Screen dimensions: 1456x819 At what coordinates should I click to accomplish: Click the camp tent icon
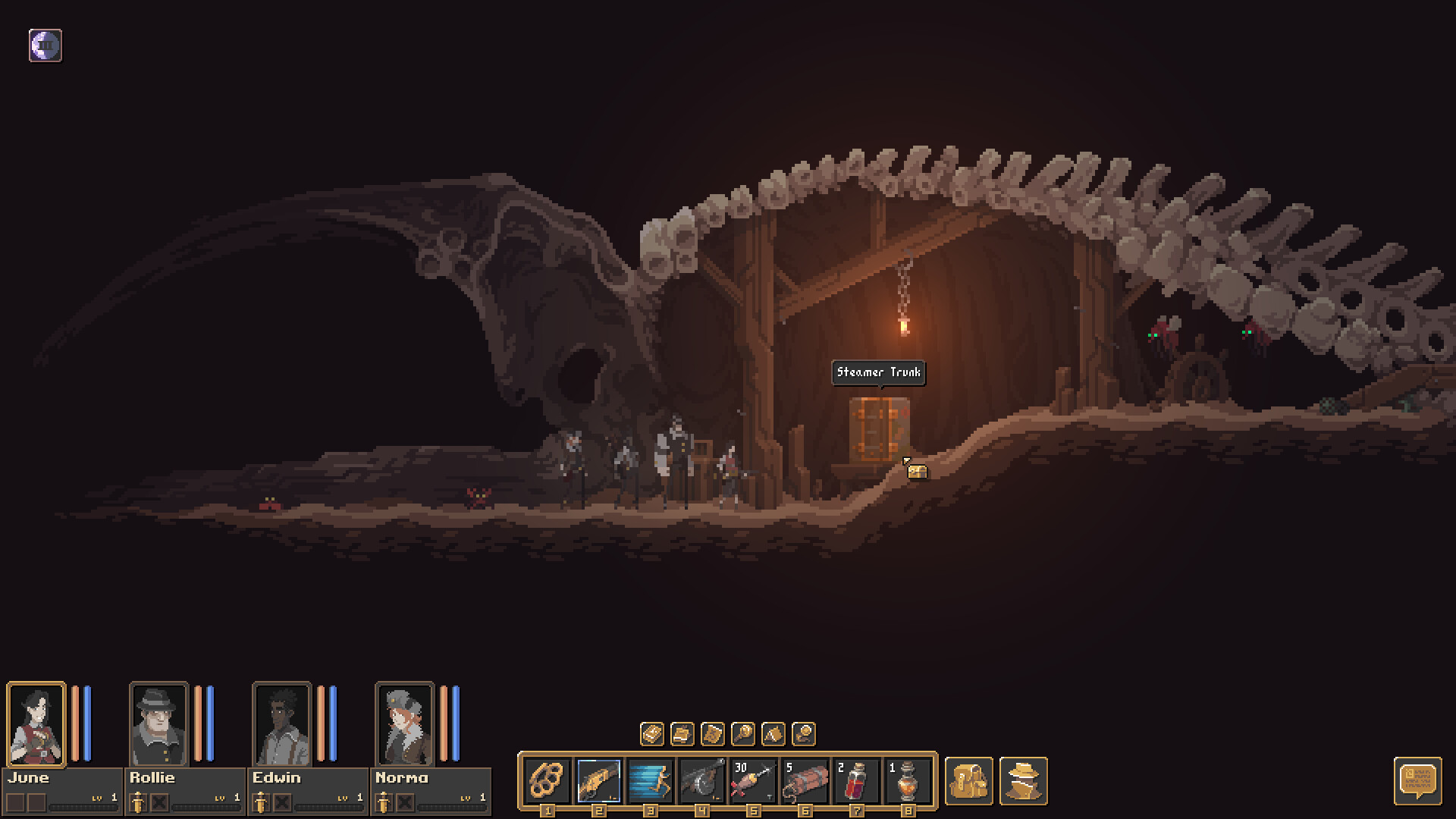pos(773,733)
